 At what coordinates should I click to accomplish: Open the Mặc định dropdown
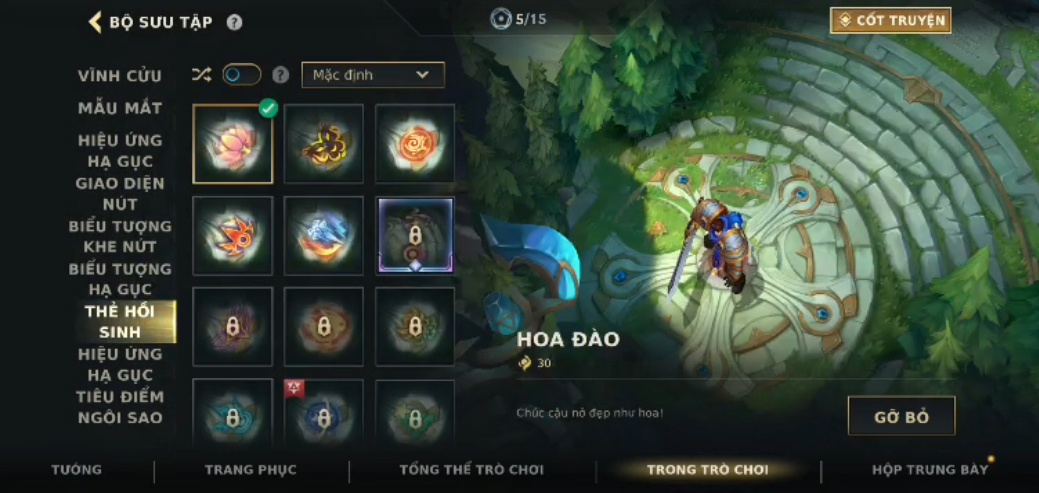click(x=373, y=75)
